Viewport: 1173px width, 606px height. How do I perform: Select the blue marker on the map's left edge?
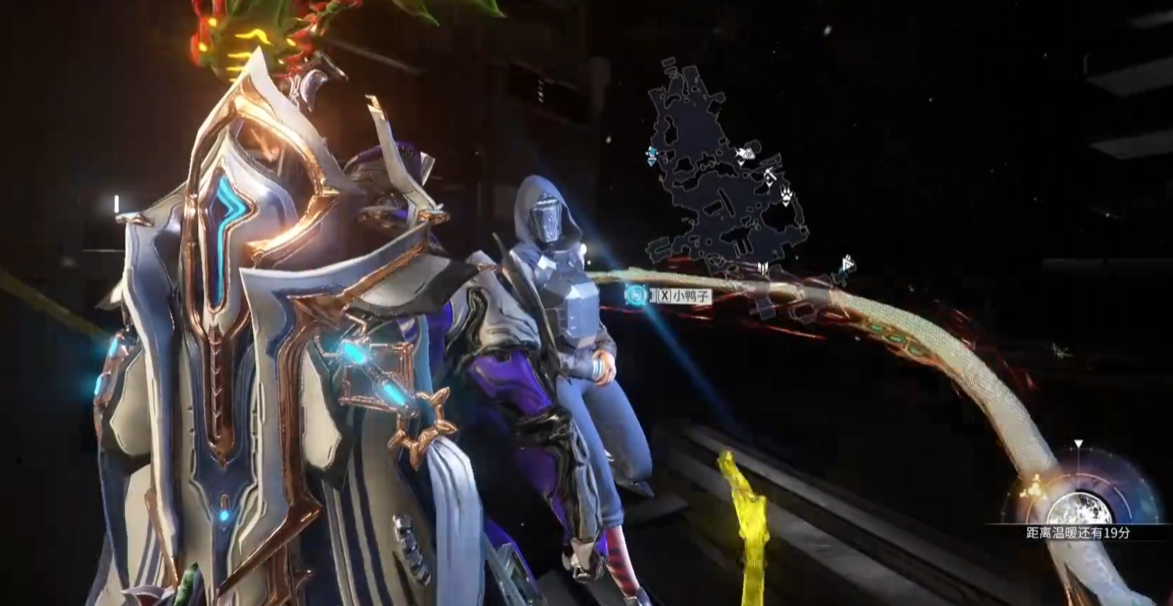[652, 155]
